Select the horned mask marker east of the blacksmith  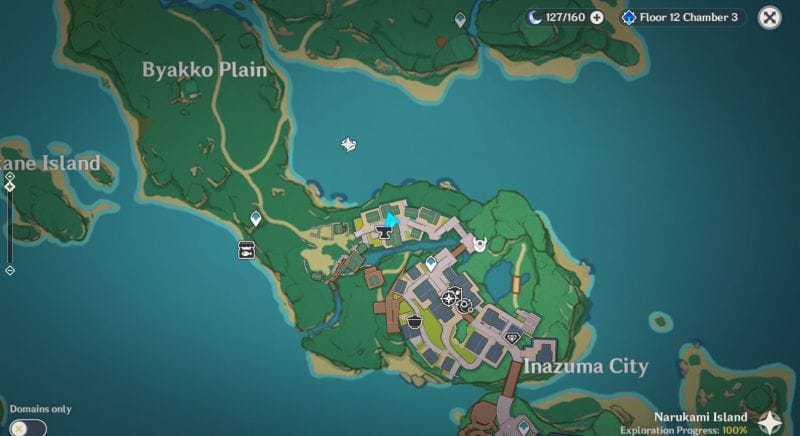pyautogui.click(x=480, y=243)
